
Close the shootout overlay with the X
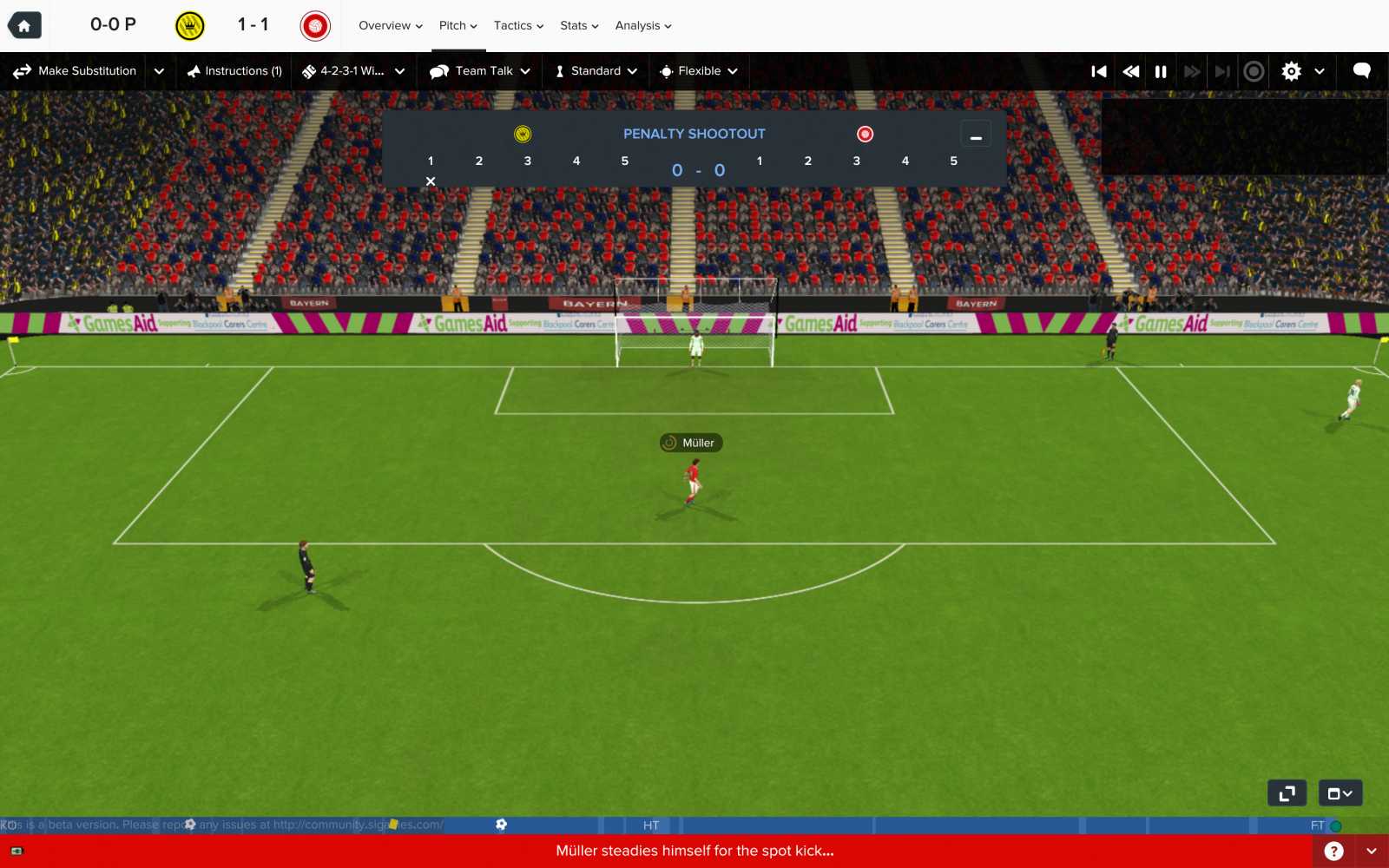click(x=430, y=181)
